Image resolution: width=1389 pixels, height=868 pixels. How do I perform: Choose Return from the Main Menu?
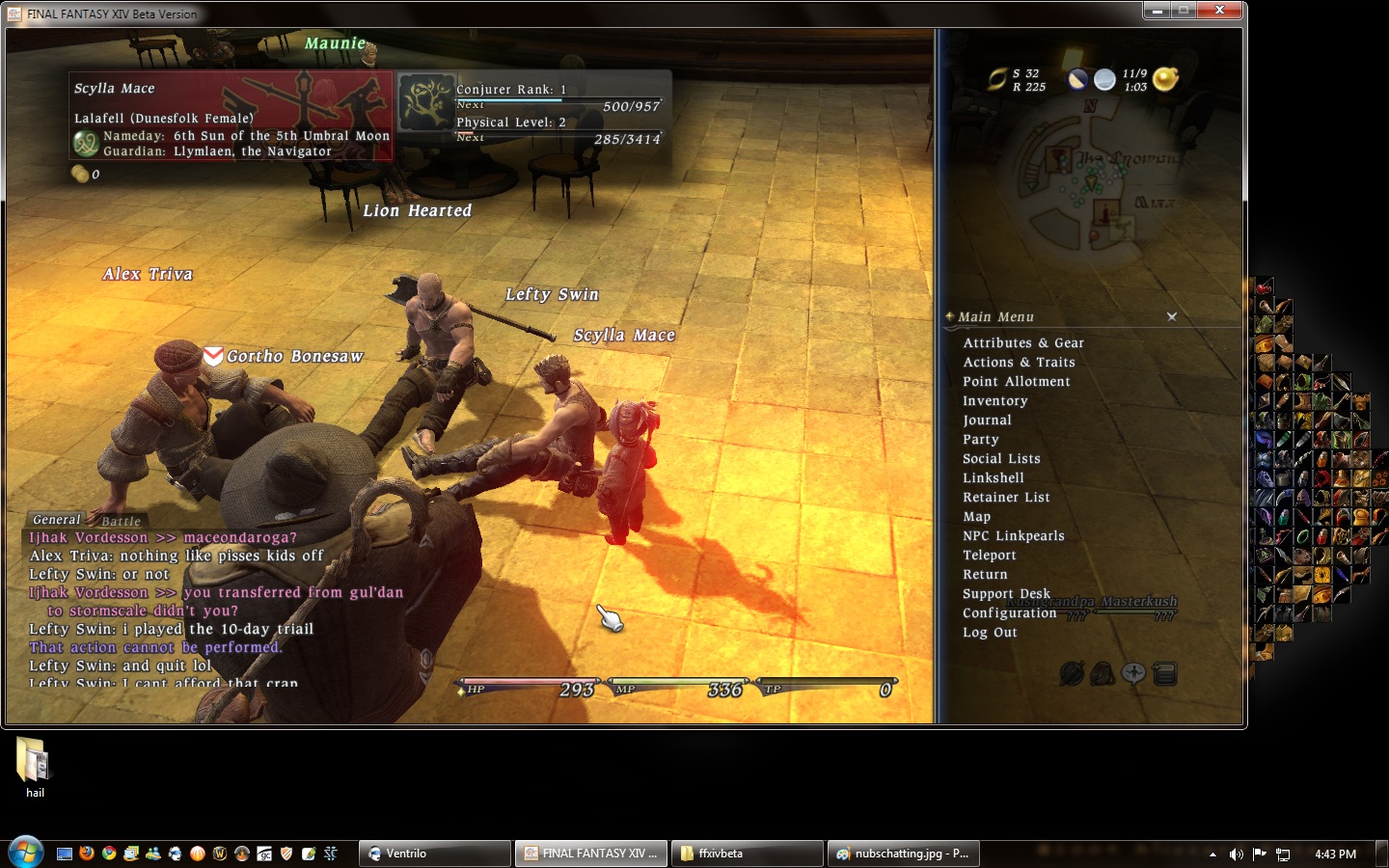click(984, 575)
